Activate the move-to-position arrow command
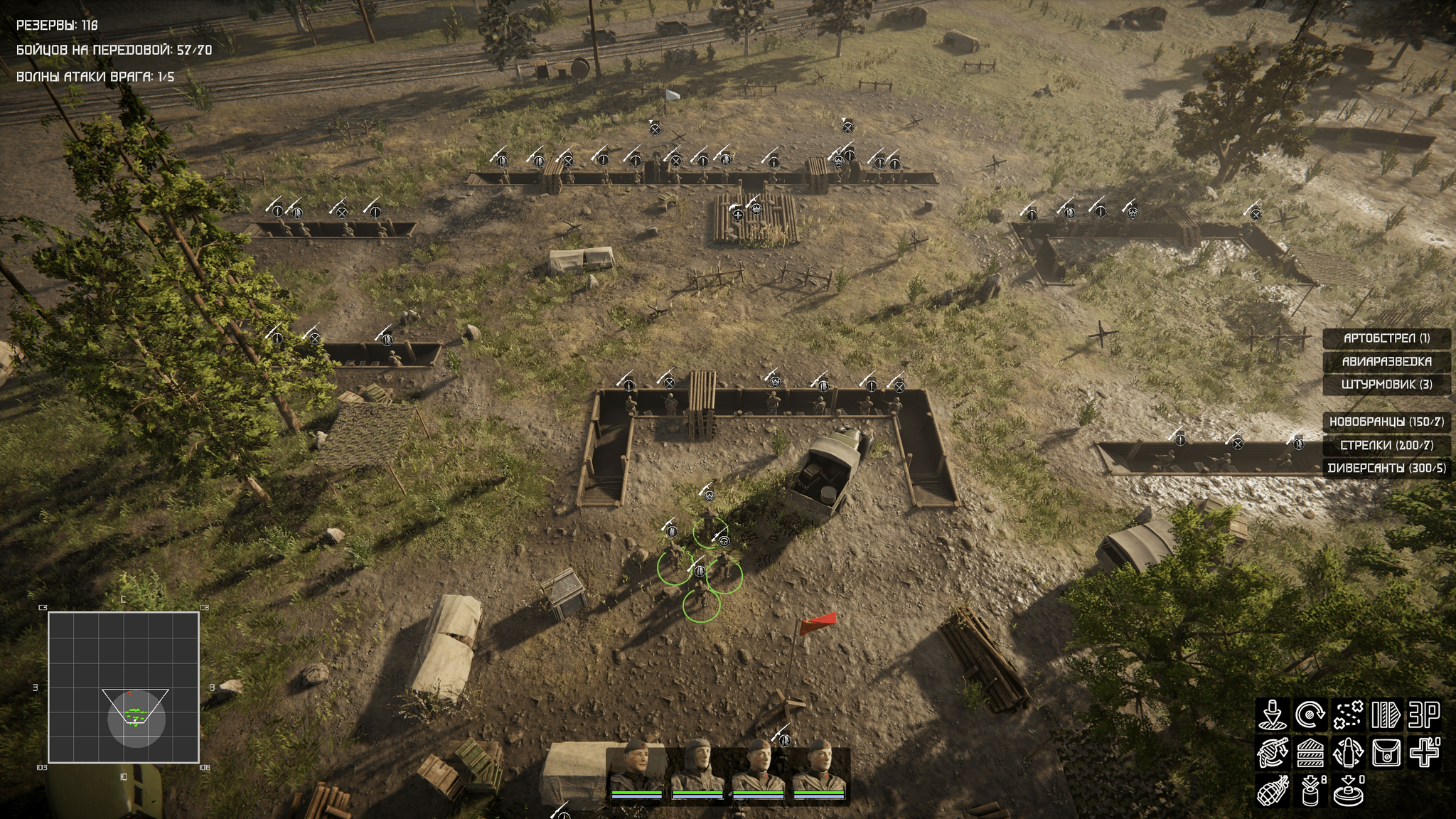Viewport: 1456px width, 819px height. [1272, 715]
